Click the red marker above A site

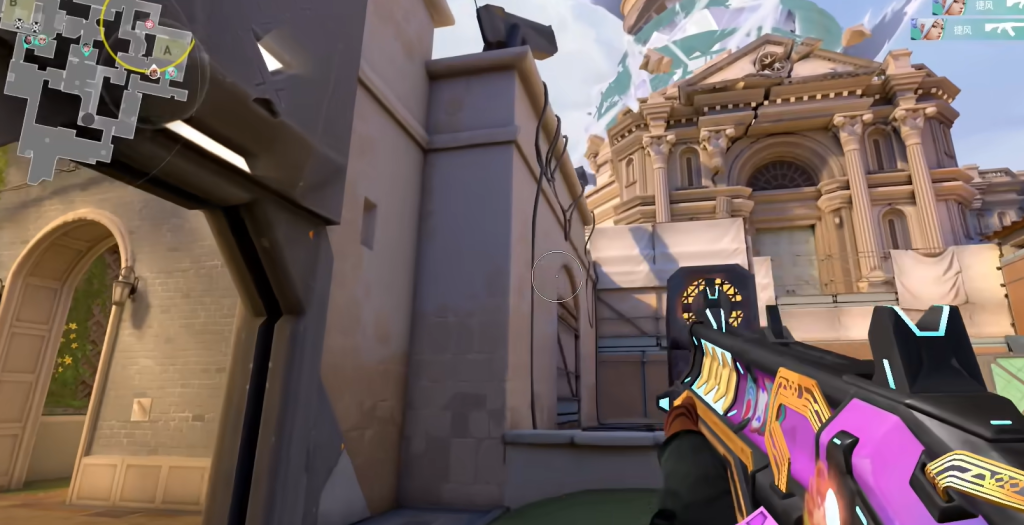150,23
